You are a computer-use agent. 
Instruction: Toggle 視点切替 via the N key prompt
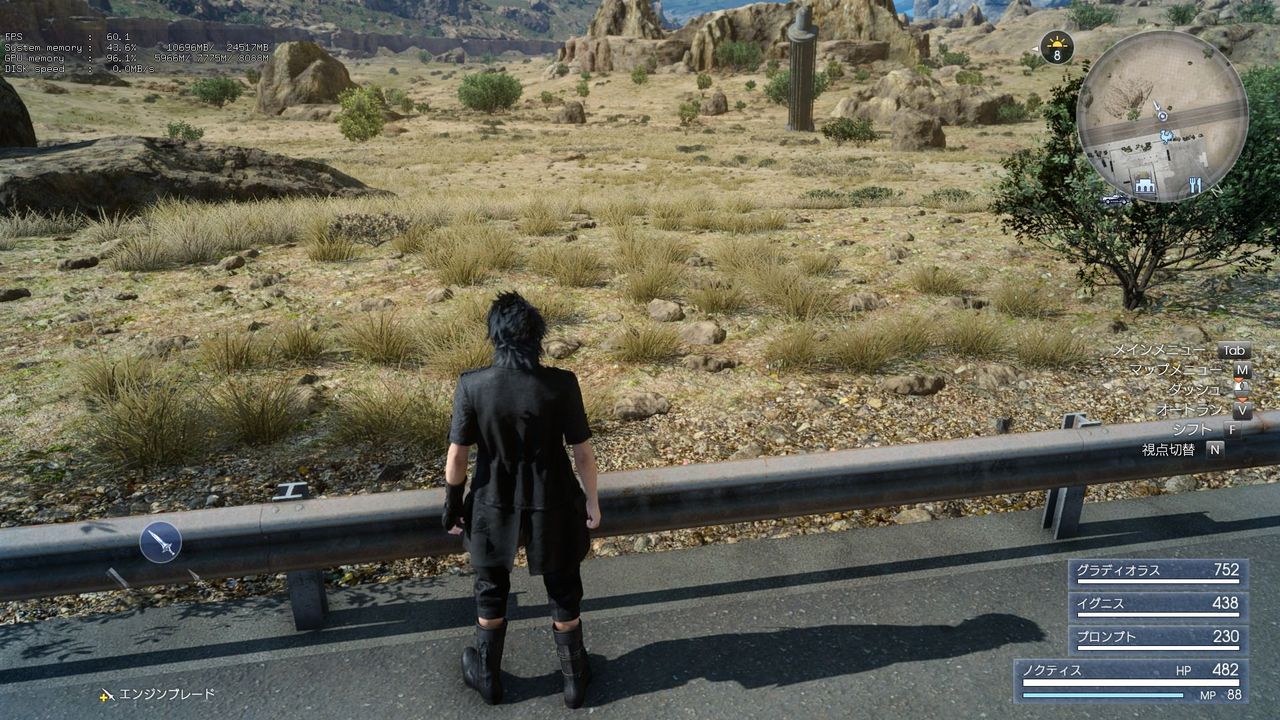click(x=1216, y=448)
